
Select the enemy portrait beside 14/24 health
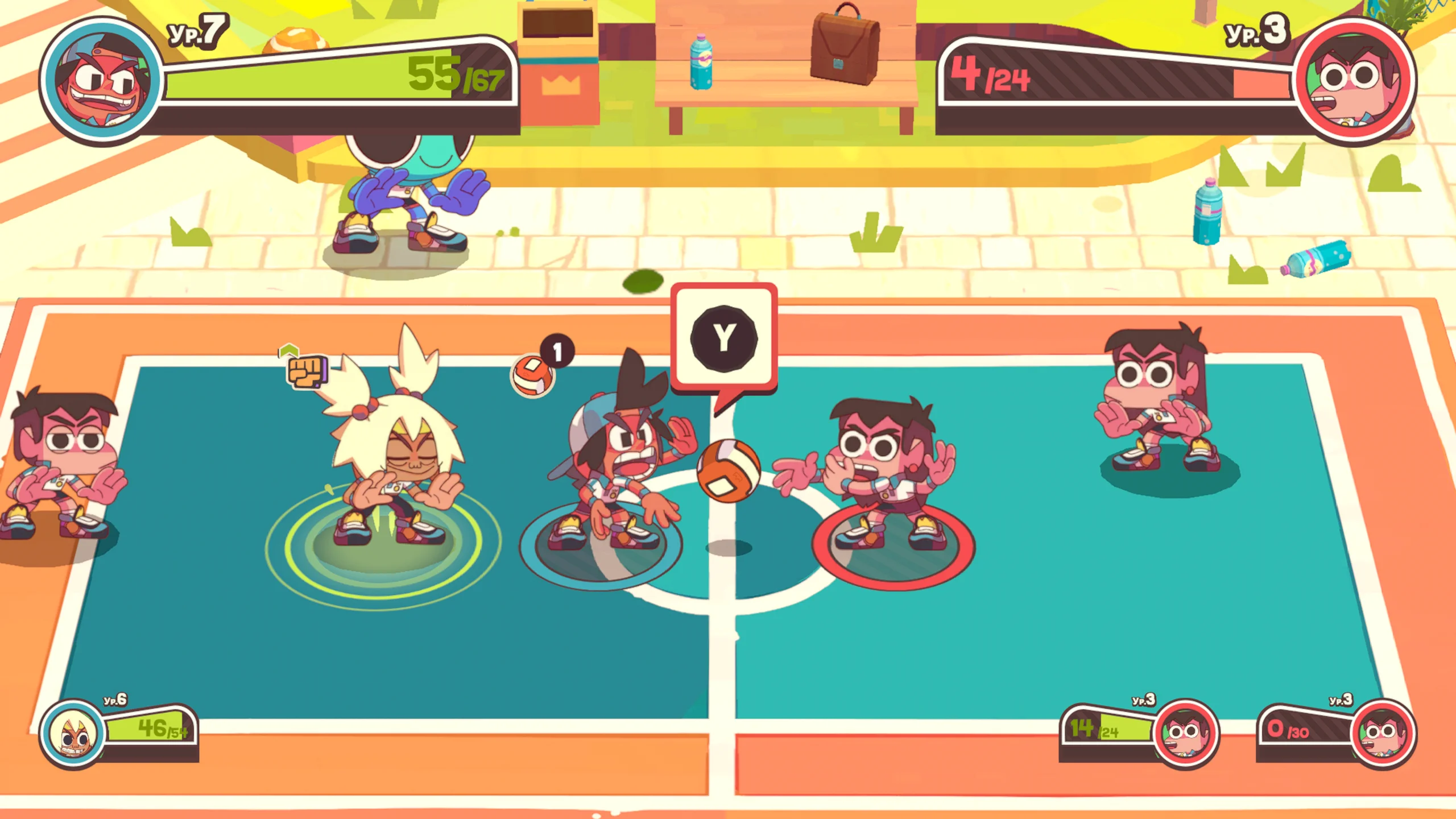click(1185, 734)
